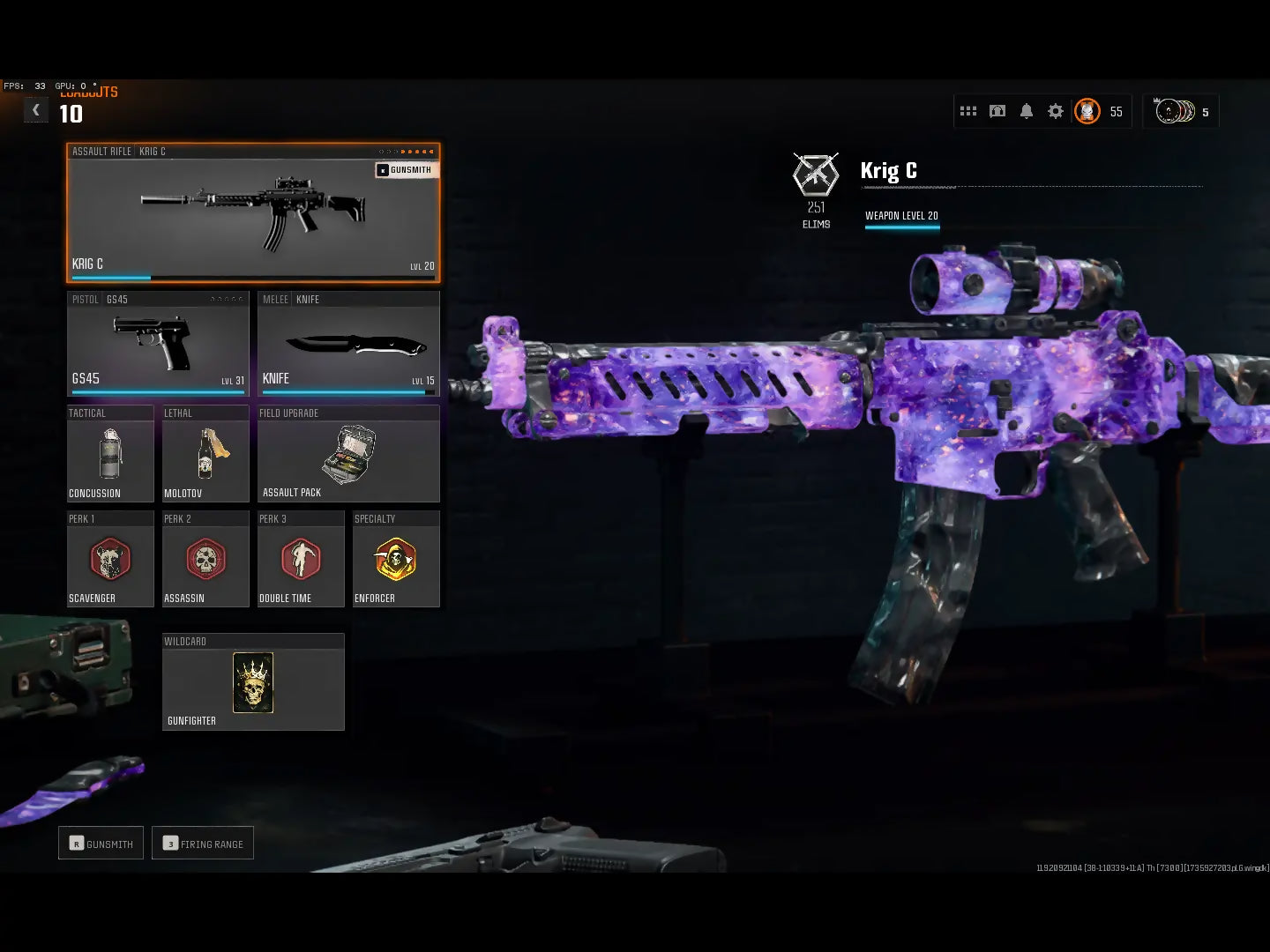
Task: Choose the Knife melee slot
Action: click(348, 344)
